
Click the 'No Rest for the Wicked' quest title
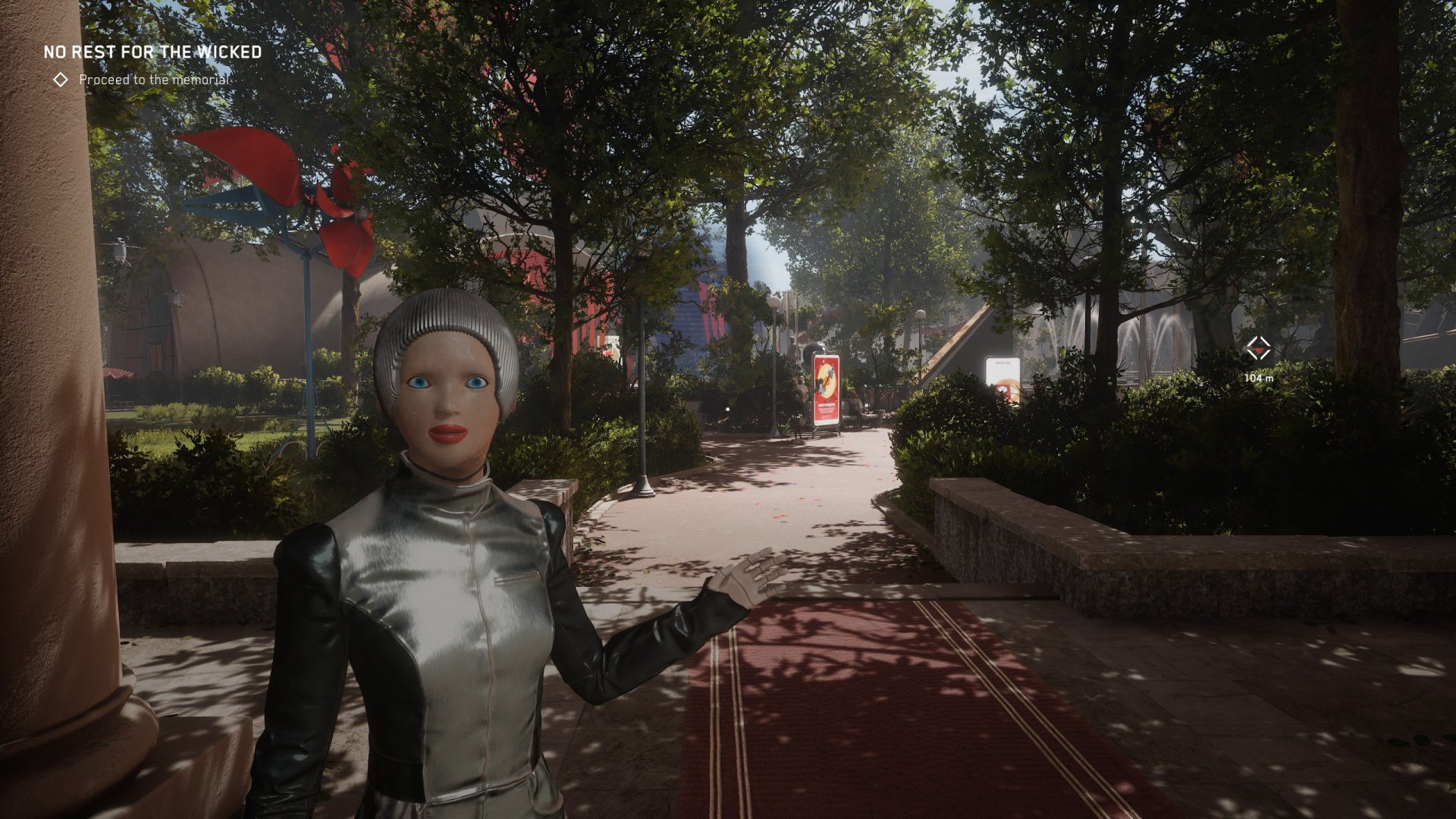(x=152, y=52)
